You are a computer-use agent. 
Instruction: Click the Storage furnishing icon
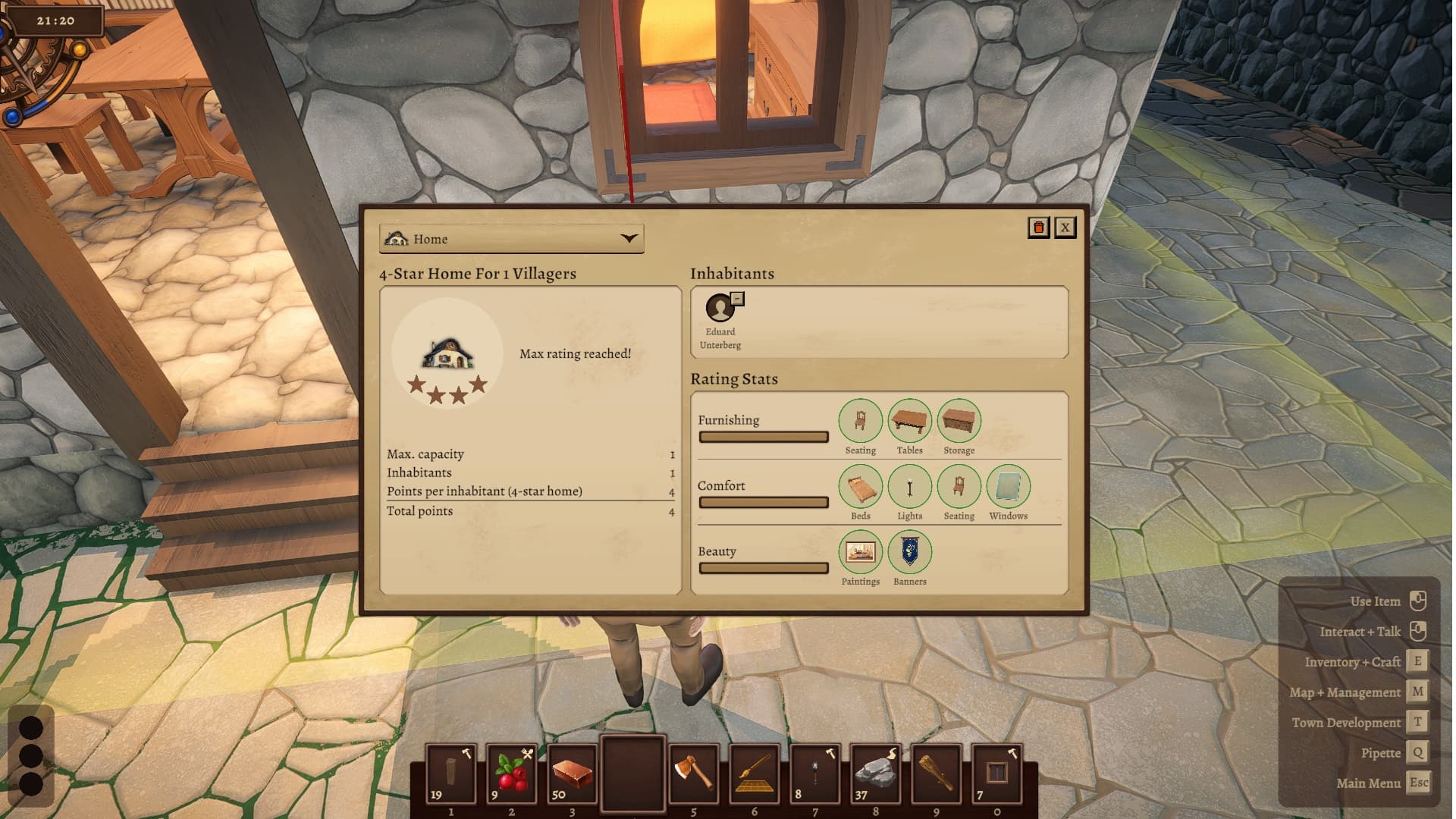(959, 421)
